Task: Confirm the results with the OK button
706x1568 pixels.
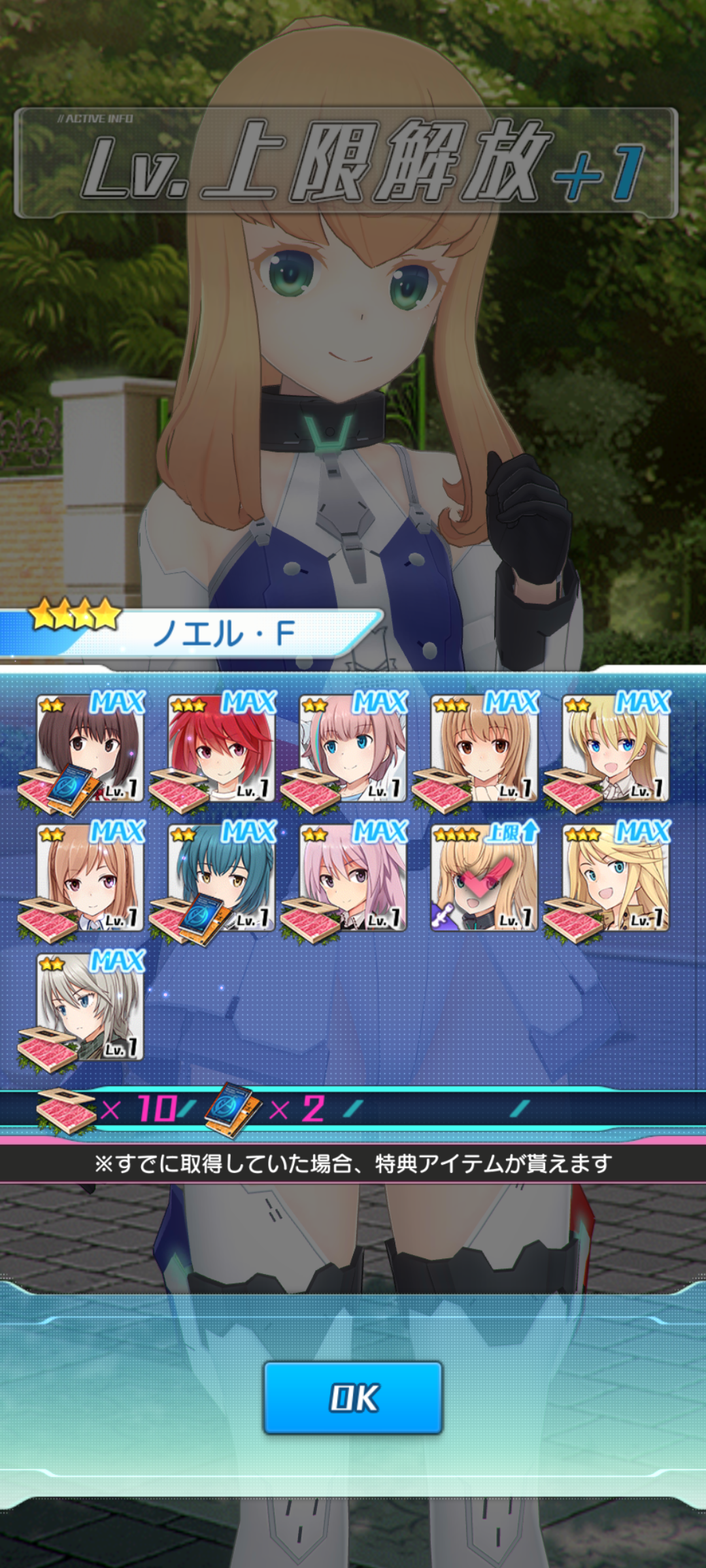Action: click(x=353, y=1397)
